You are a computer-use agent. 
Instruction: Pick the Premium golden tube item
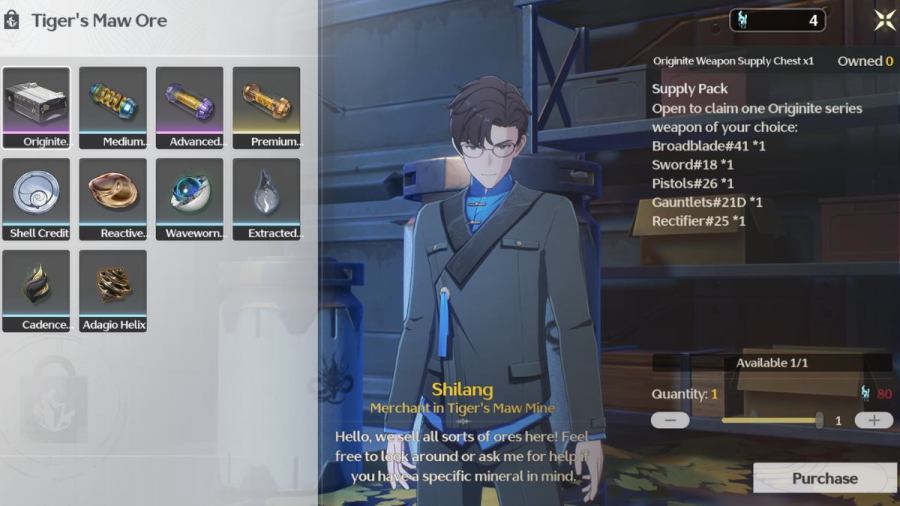point(267,108)
